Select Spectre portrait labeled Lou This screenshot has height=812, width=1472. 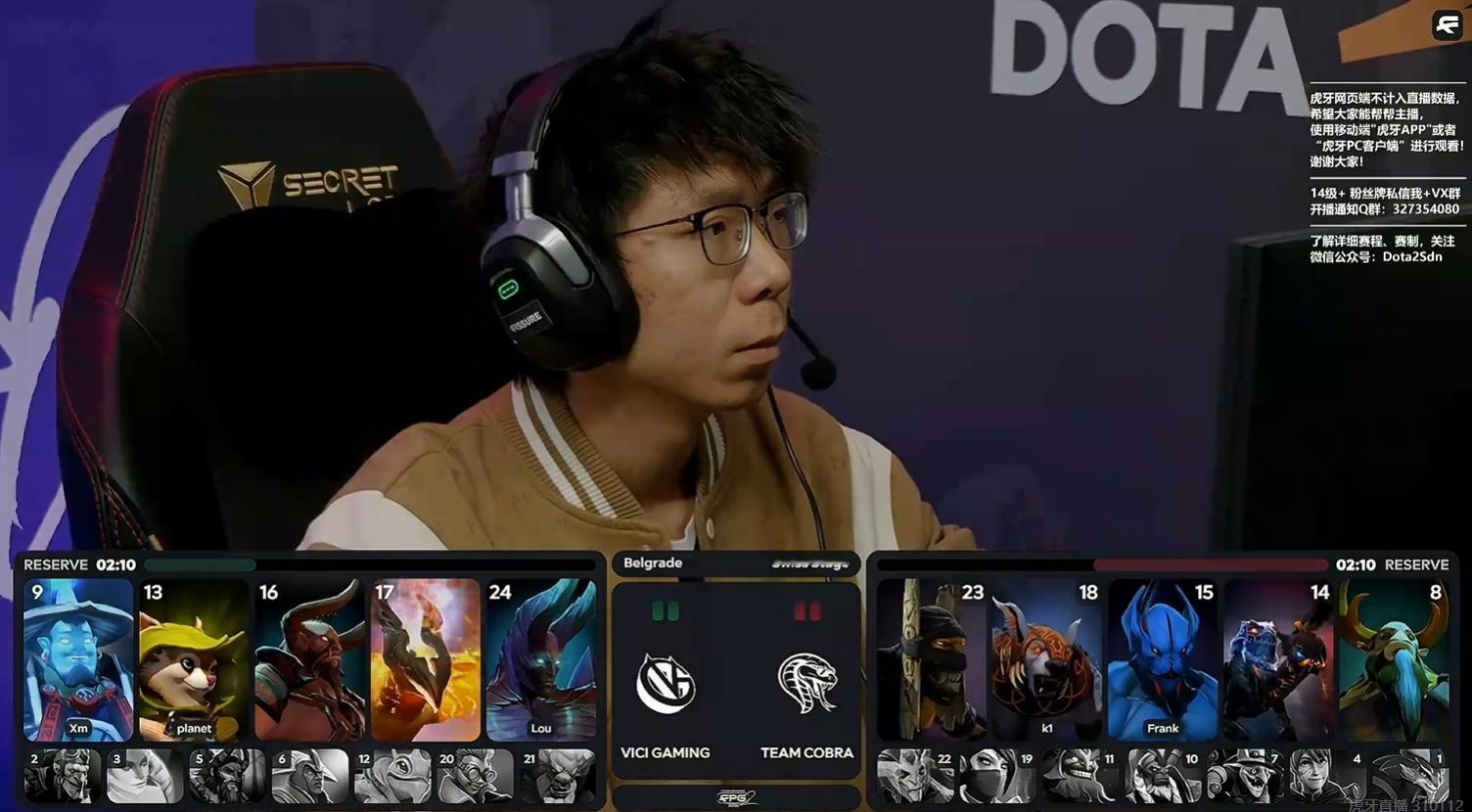(541, 658)
